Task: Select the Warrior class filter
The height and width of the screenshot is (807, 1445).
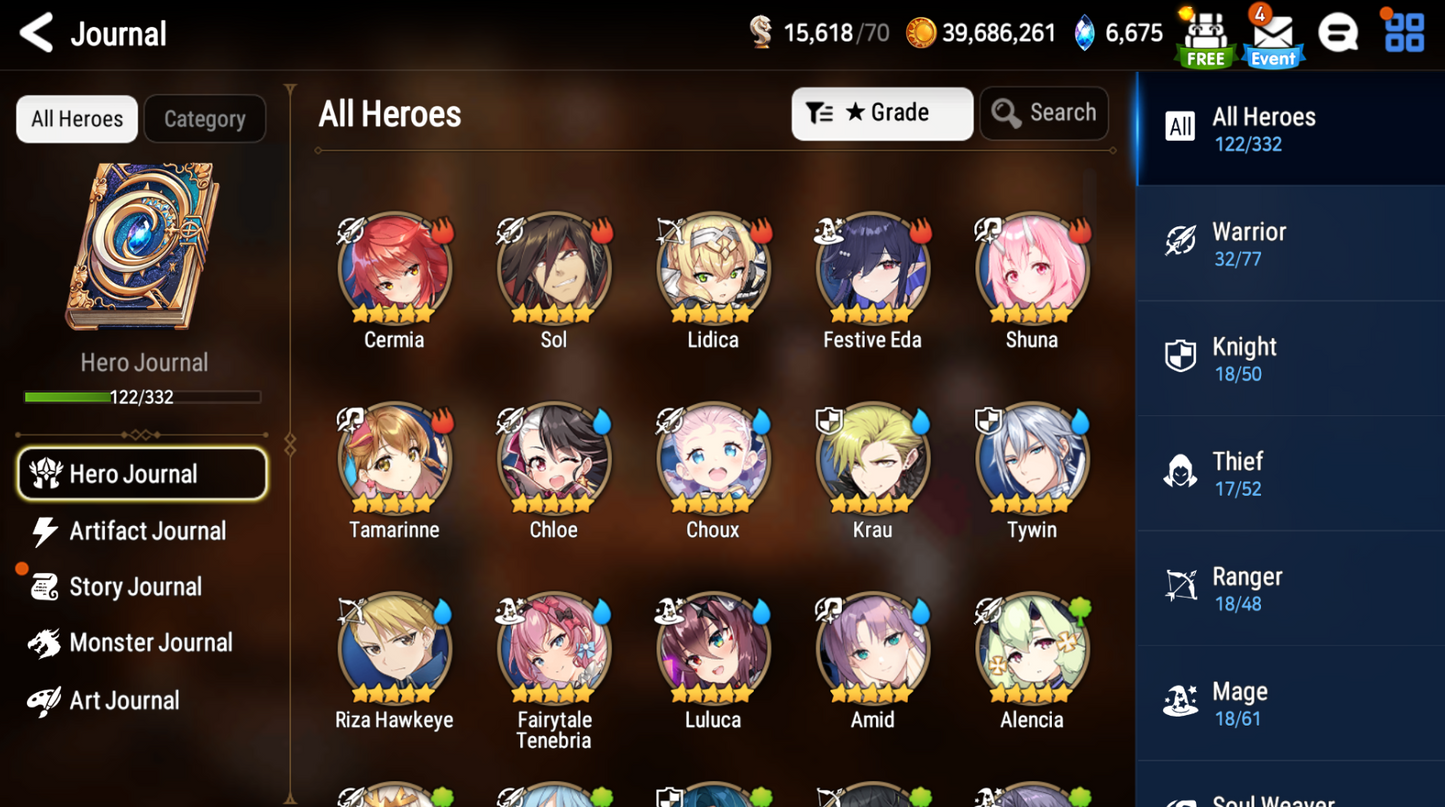Action: click(x=1289, y=243)
